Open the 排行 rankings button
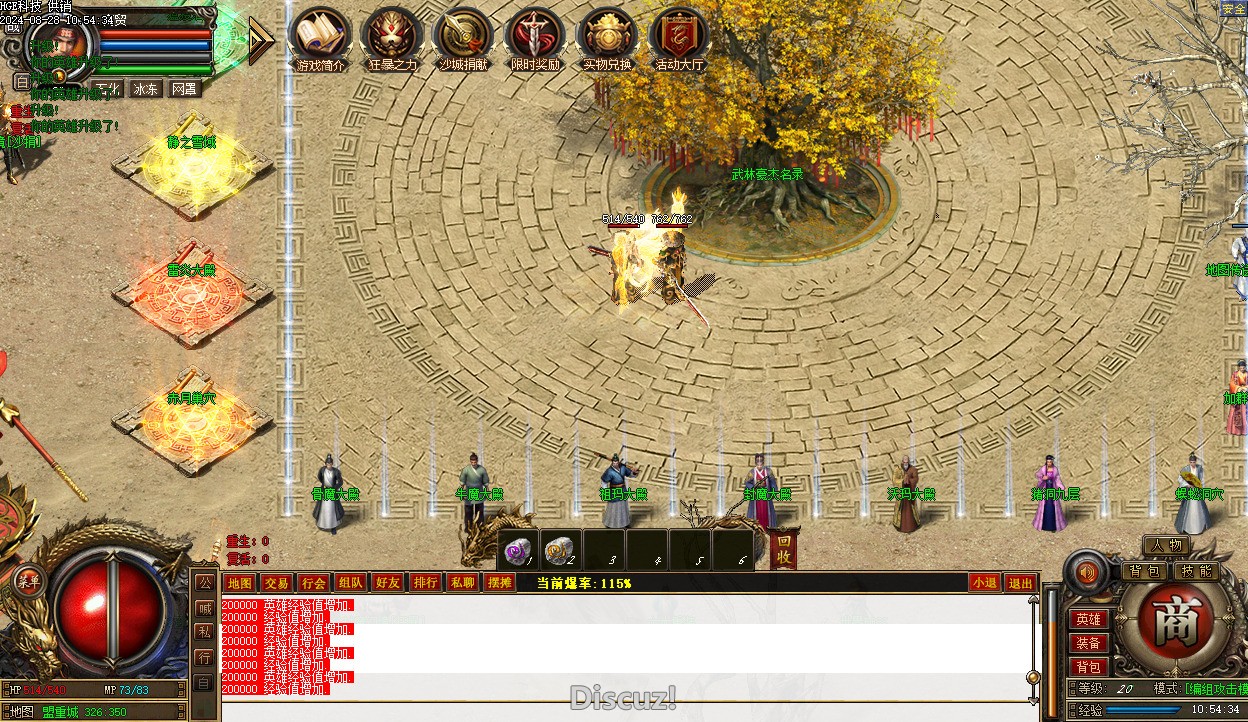This screenshot has width=1248, height=722. point(425,583)
